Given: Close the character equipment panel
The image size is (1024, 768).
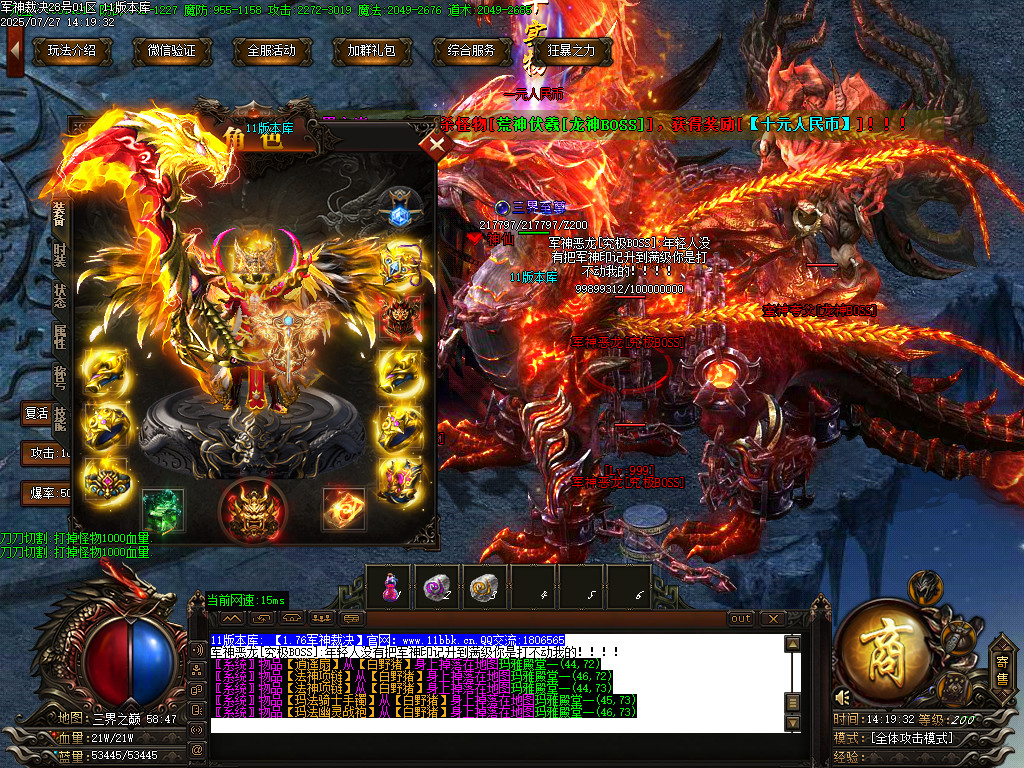Looking at the screenshot, I should point(434,145).
